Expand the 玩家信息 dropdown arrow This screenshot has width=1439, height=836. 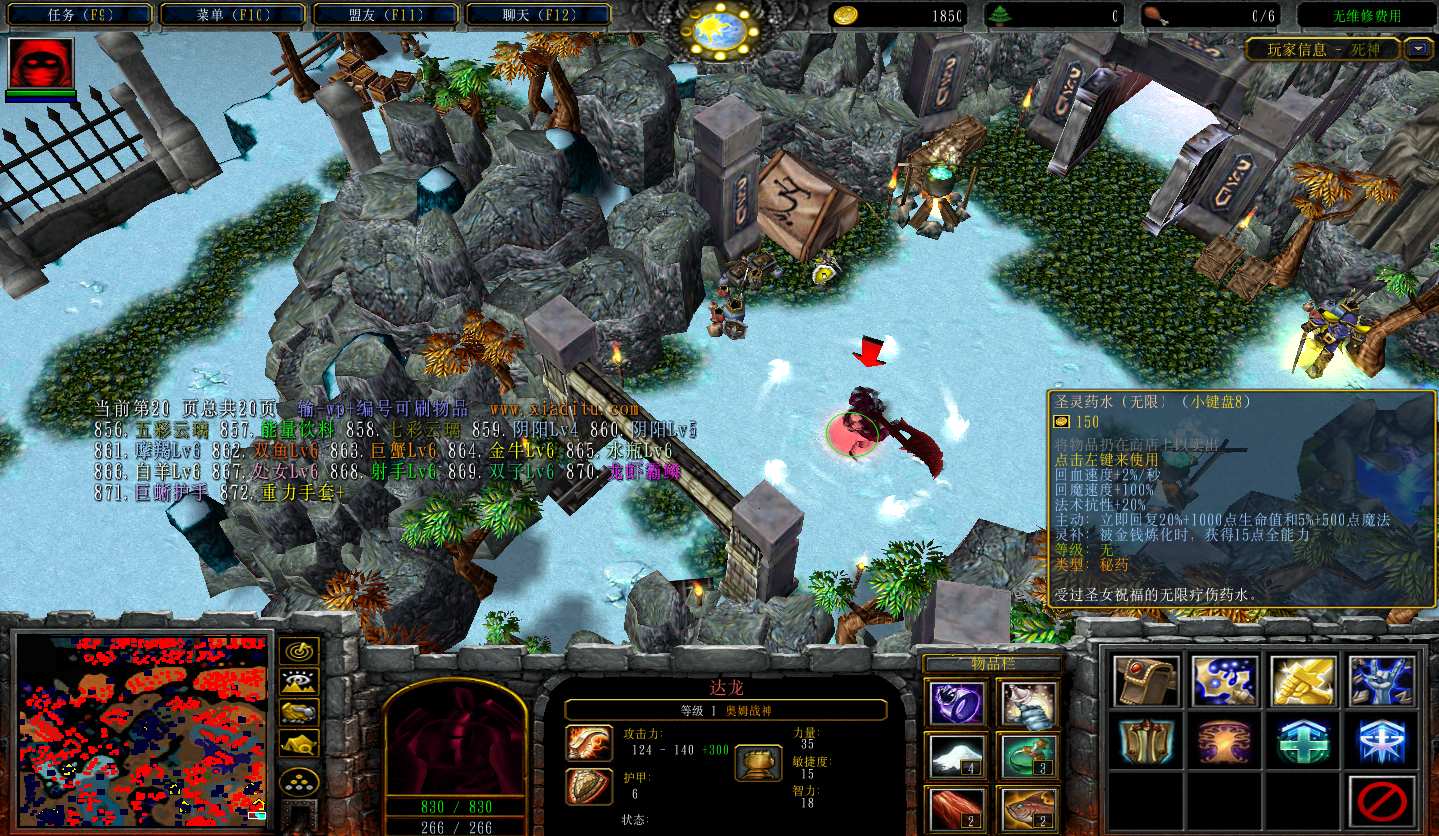[x=1418, y=48]
